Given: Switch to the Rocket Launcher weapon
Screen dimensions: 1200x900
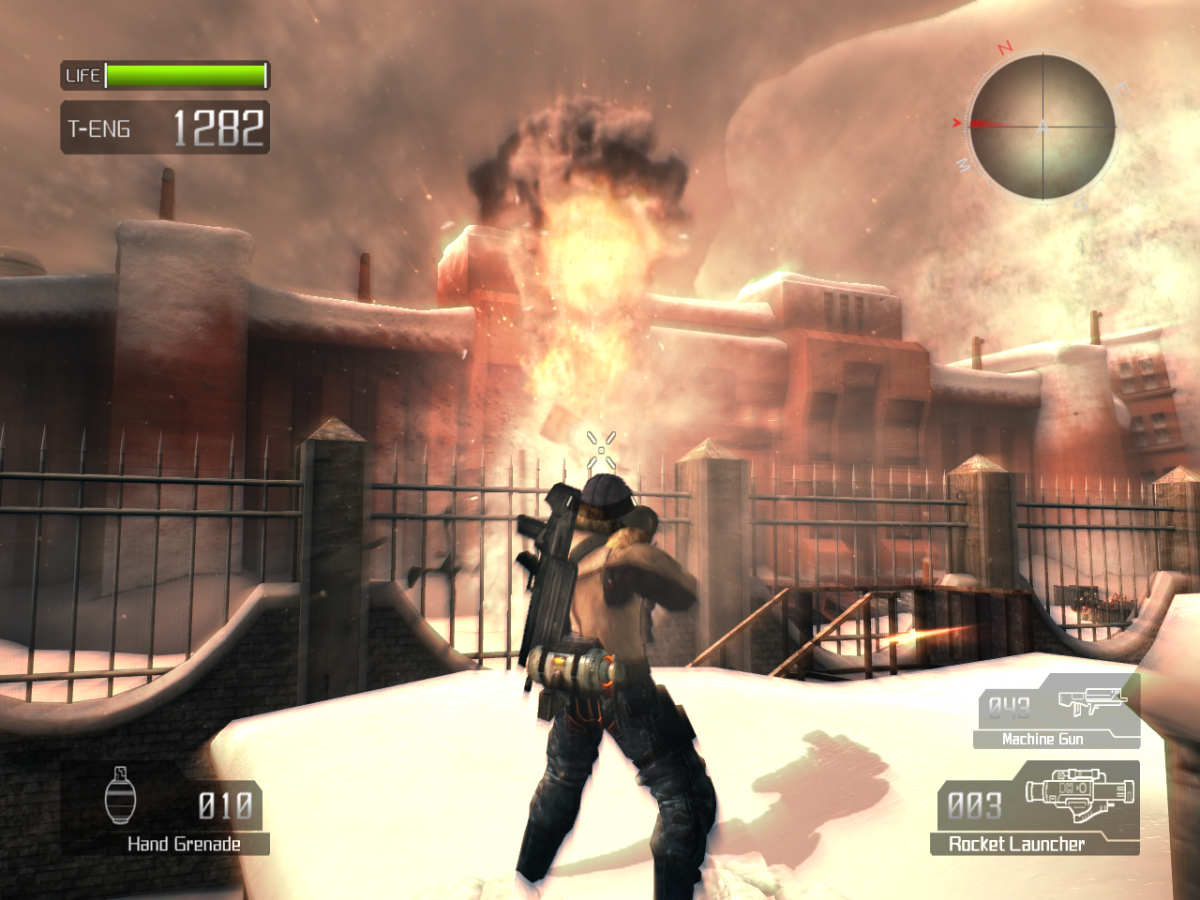Looking at the screenshot, I should [1034, 808].
